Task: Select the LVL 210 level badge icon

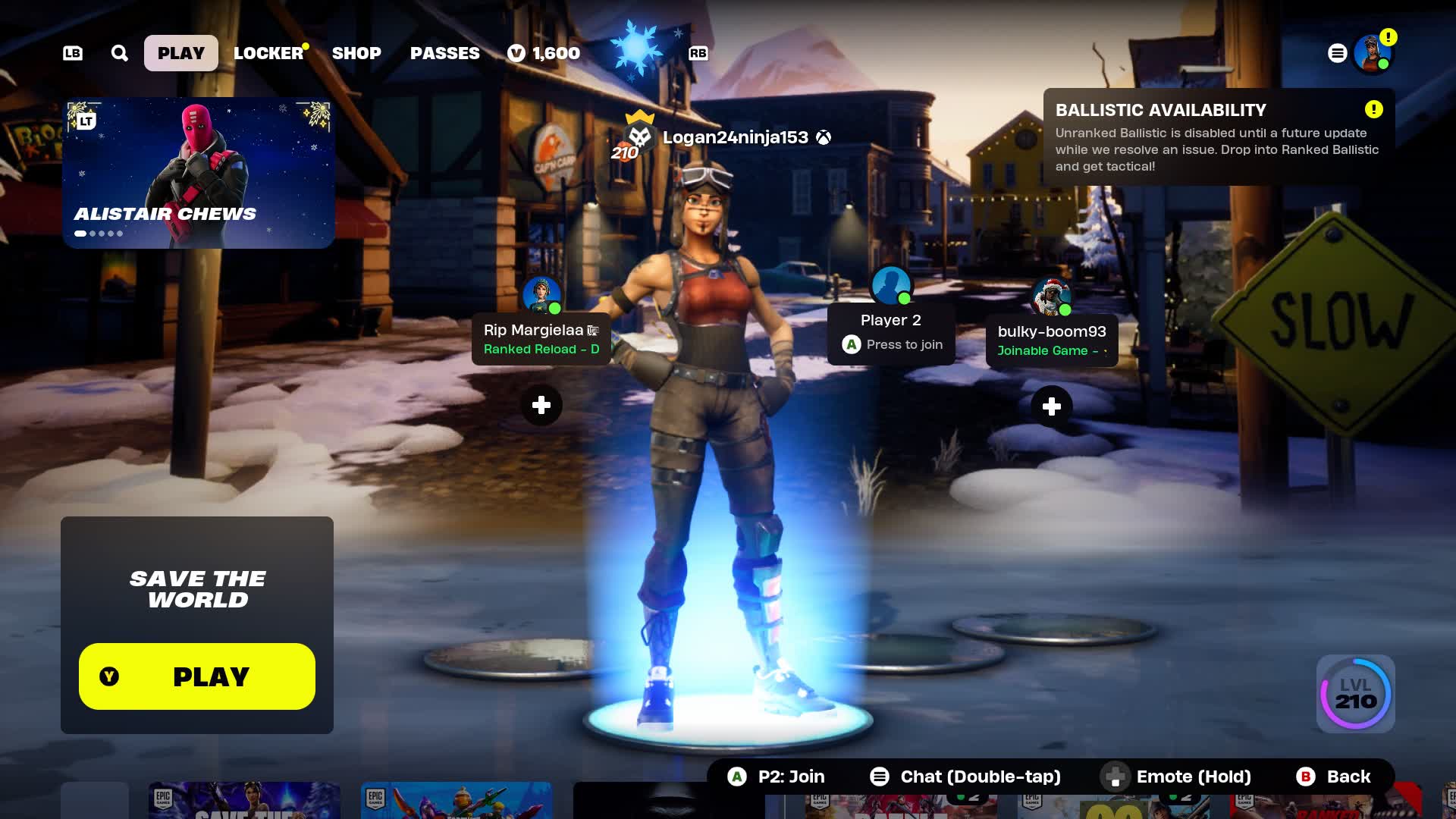Action: coord(1354,694)
